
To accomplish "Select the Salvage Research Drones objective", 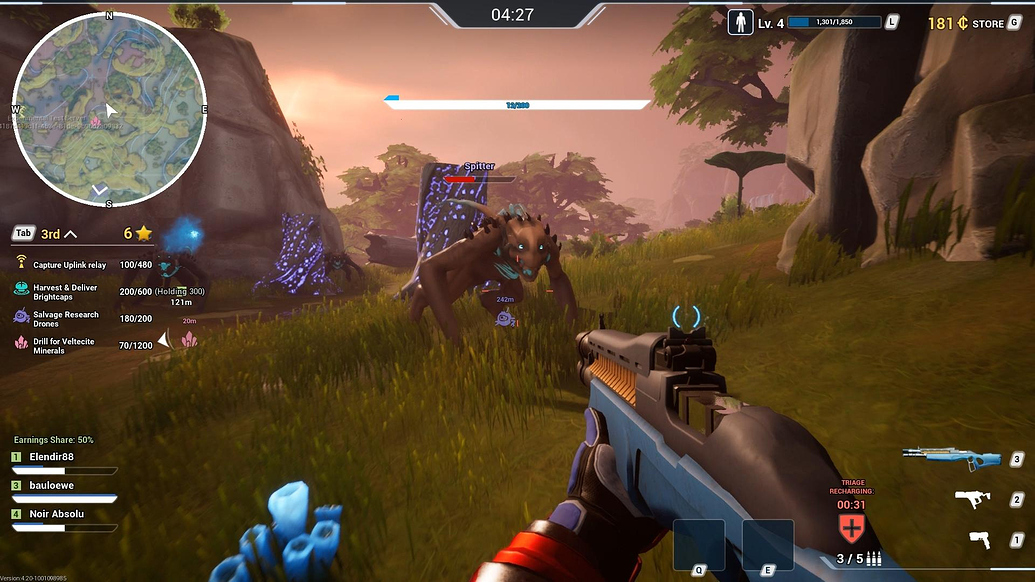I will 65,318.
